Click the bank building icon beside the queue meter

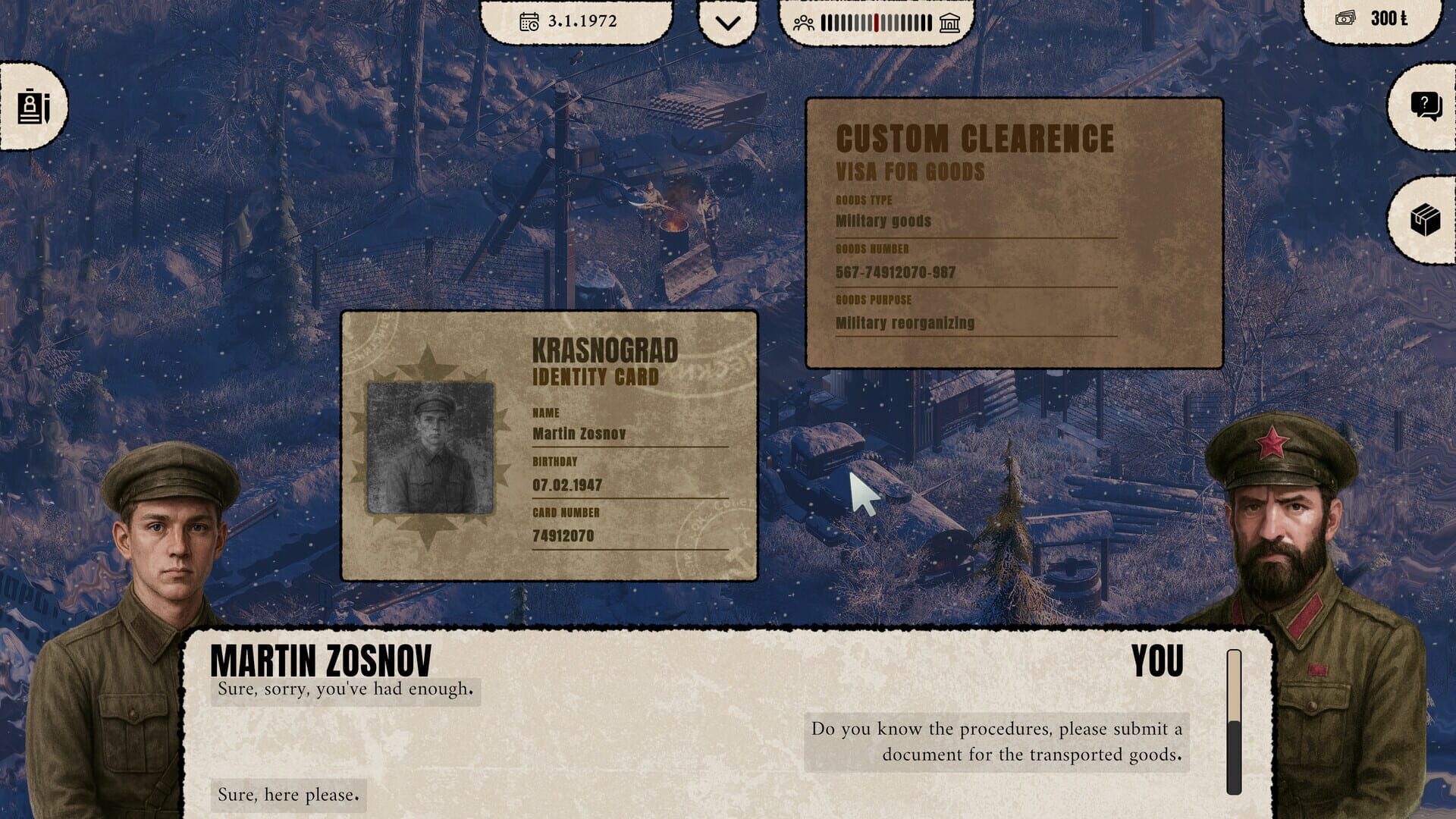951,23
